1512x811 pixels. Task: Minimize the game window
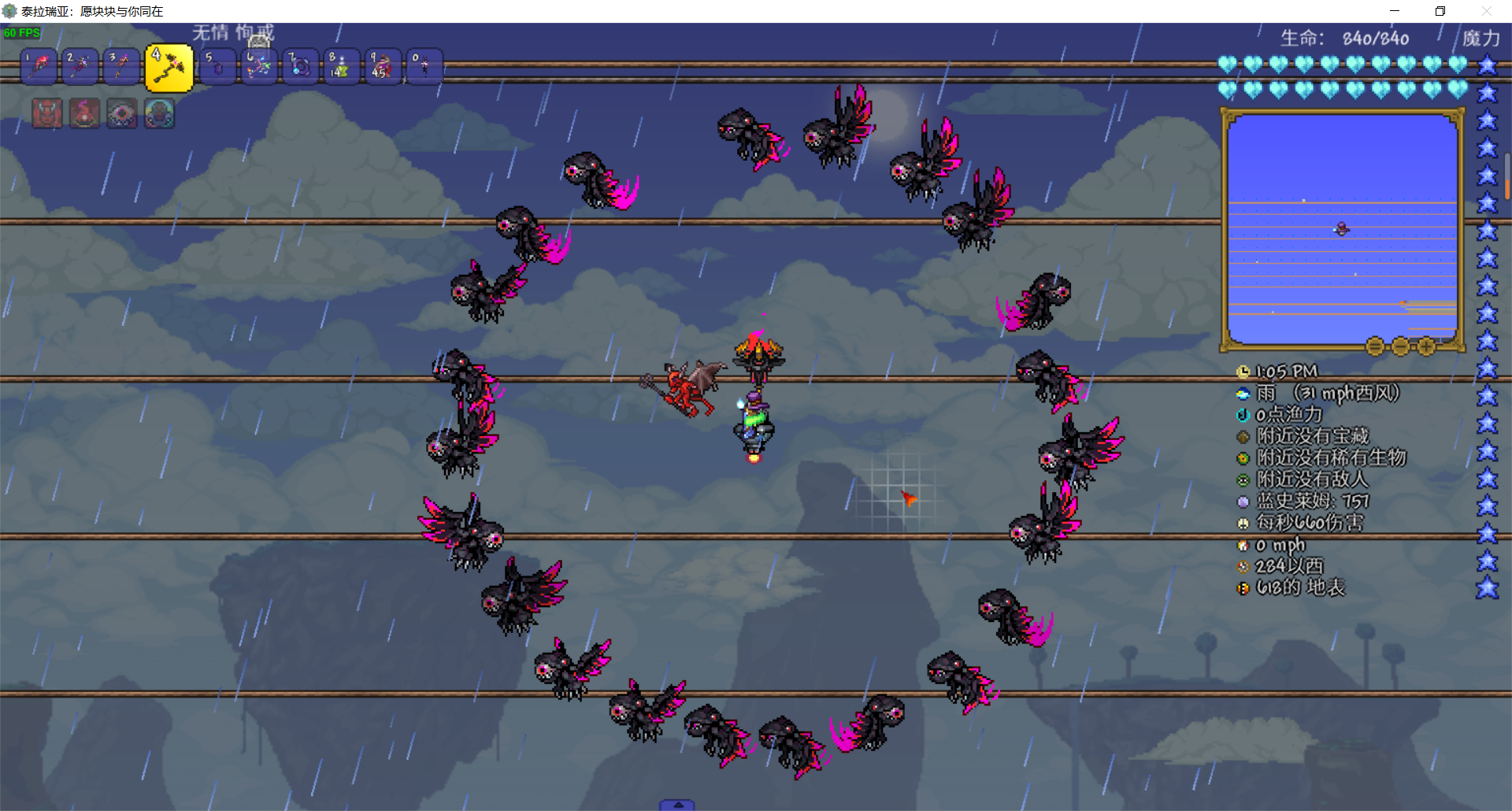click(x=1395, y=11)
